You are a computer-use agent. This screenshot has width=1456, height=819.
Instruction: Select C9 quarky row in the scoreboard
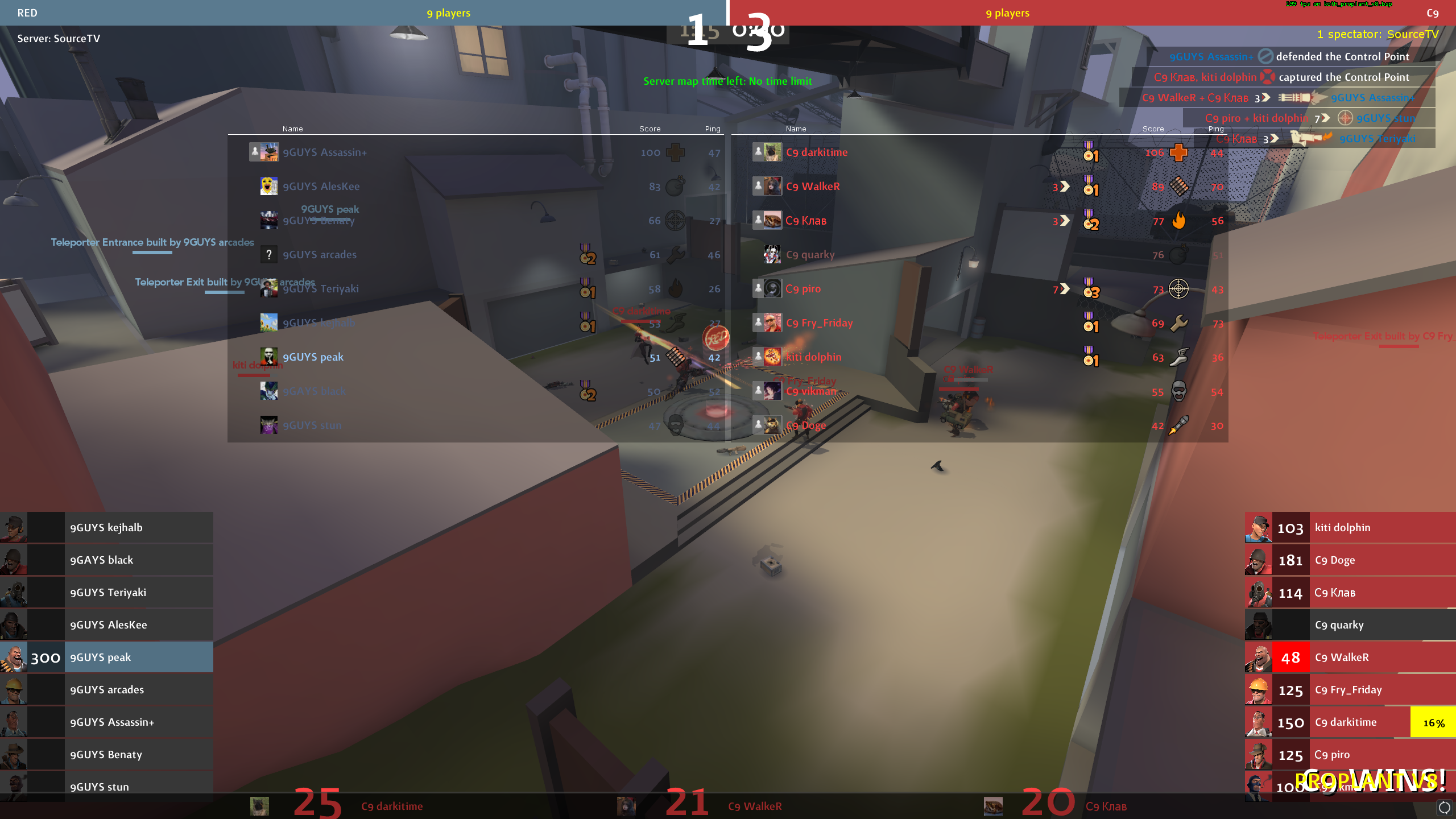click(810, 255)
